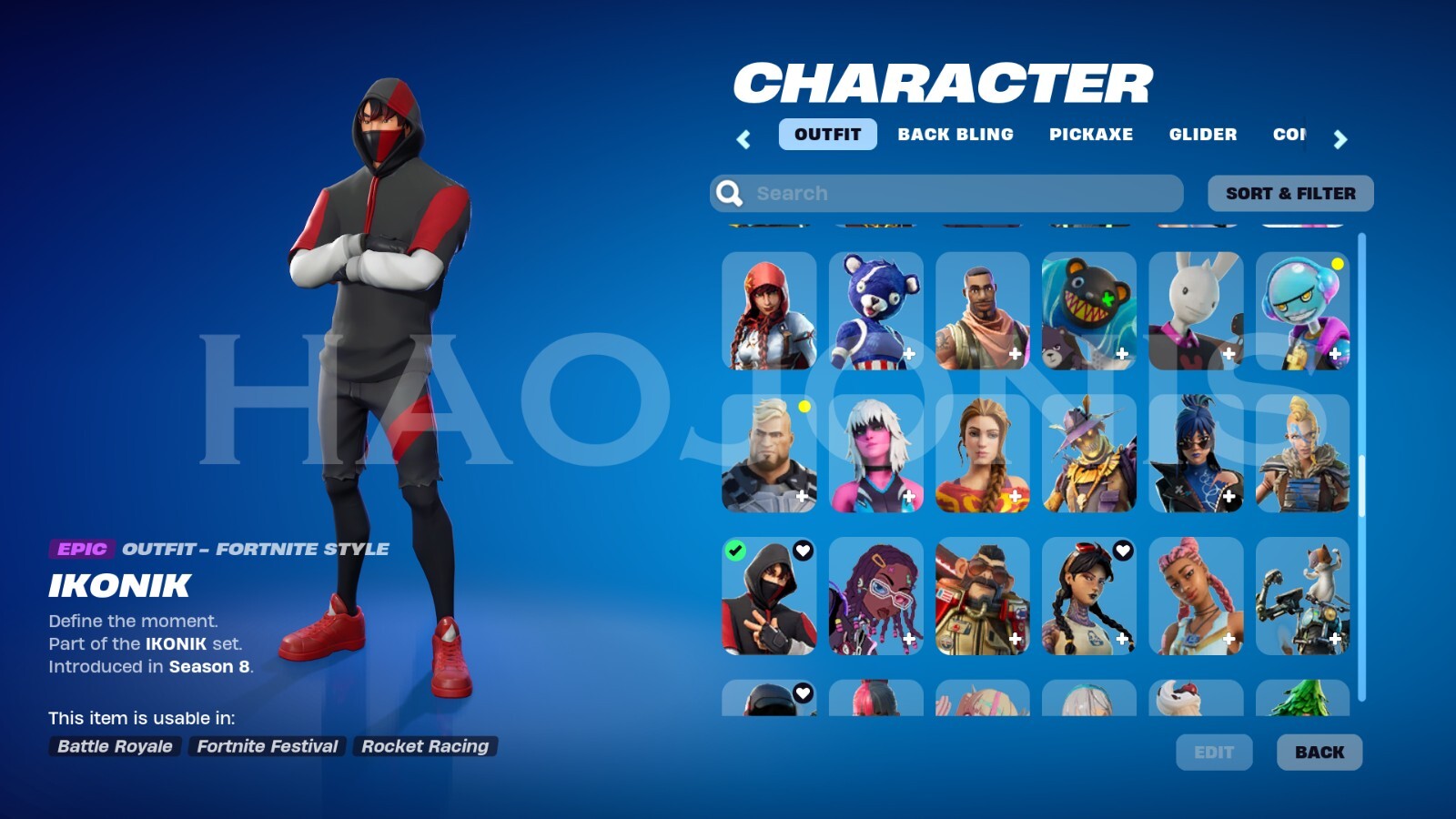Screen dimensions: 1456x819
Task: Click the plus icon on the white-haired punk skin
Action: 910,497
